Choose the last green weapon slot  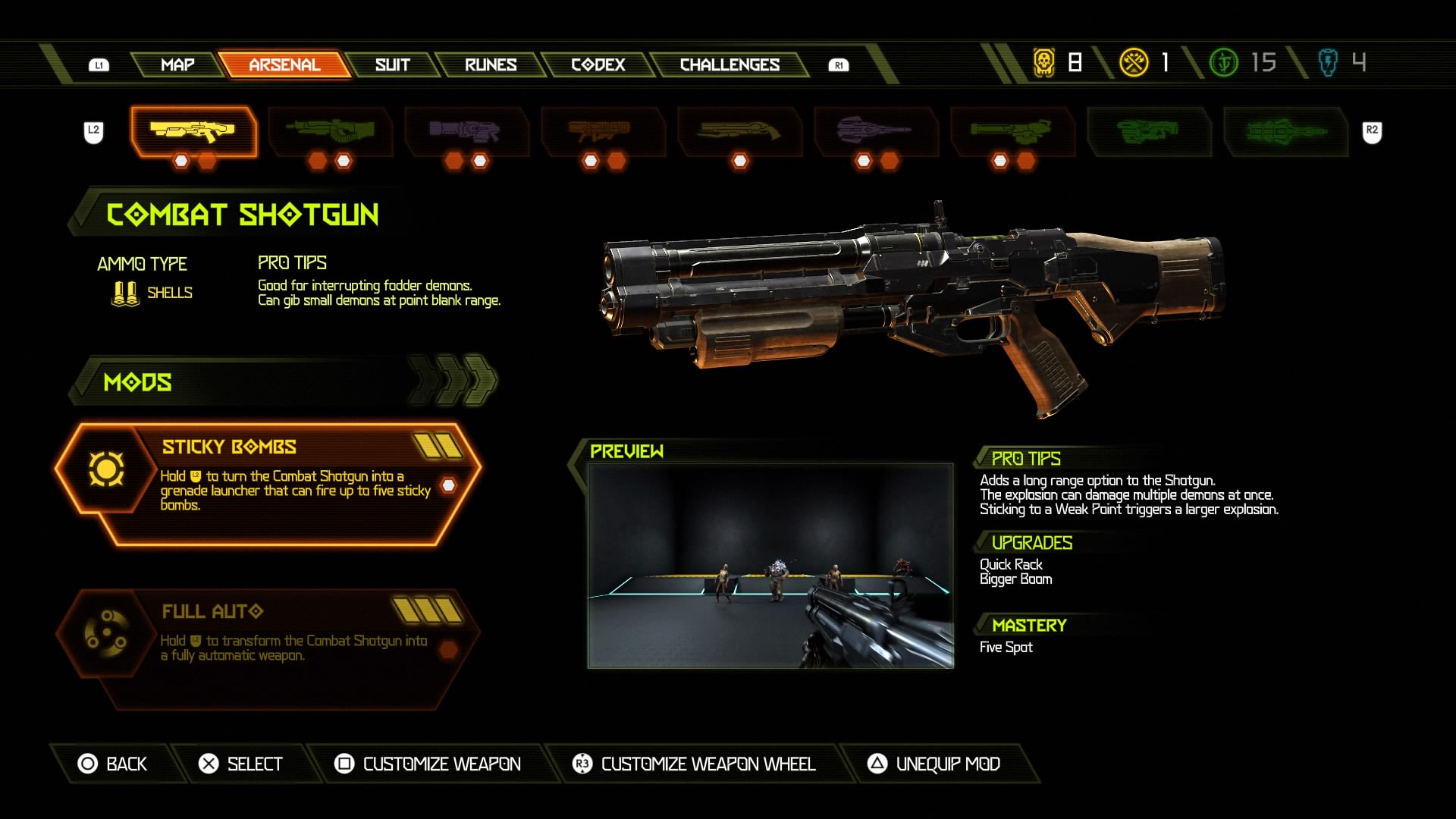point(1285,131)
